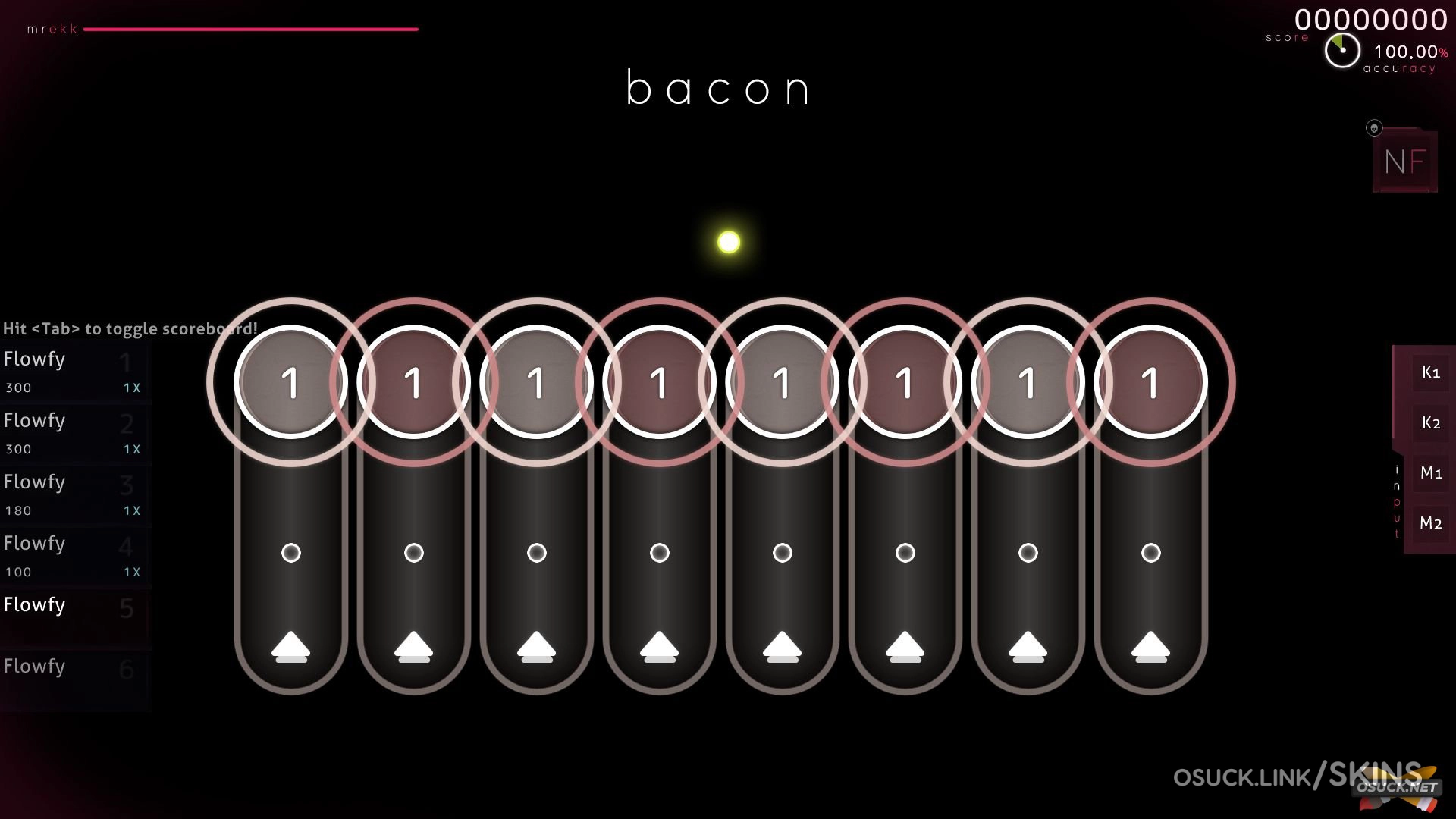This screenshot has width=1456, height=819.
Task: Choose the rank 6 Flowfy scoreboard entry
Action: pos(74,677)
